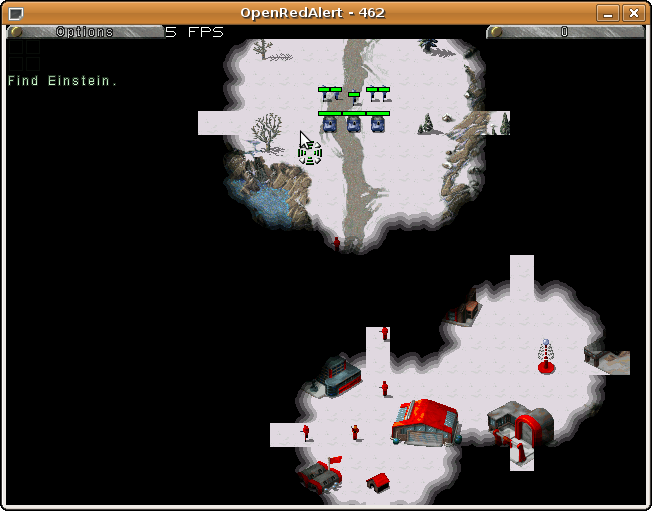The width and height of the screenshot is (652, 511).
Task: Toggle the credits sidebar tab
Action: [564, 32]
